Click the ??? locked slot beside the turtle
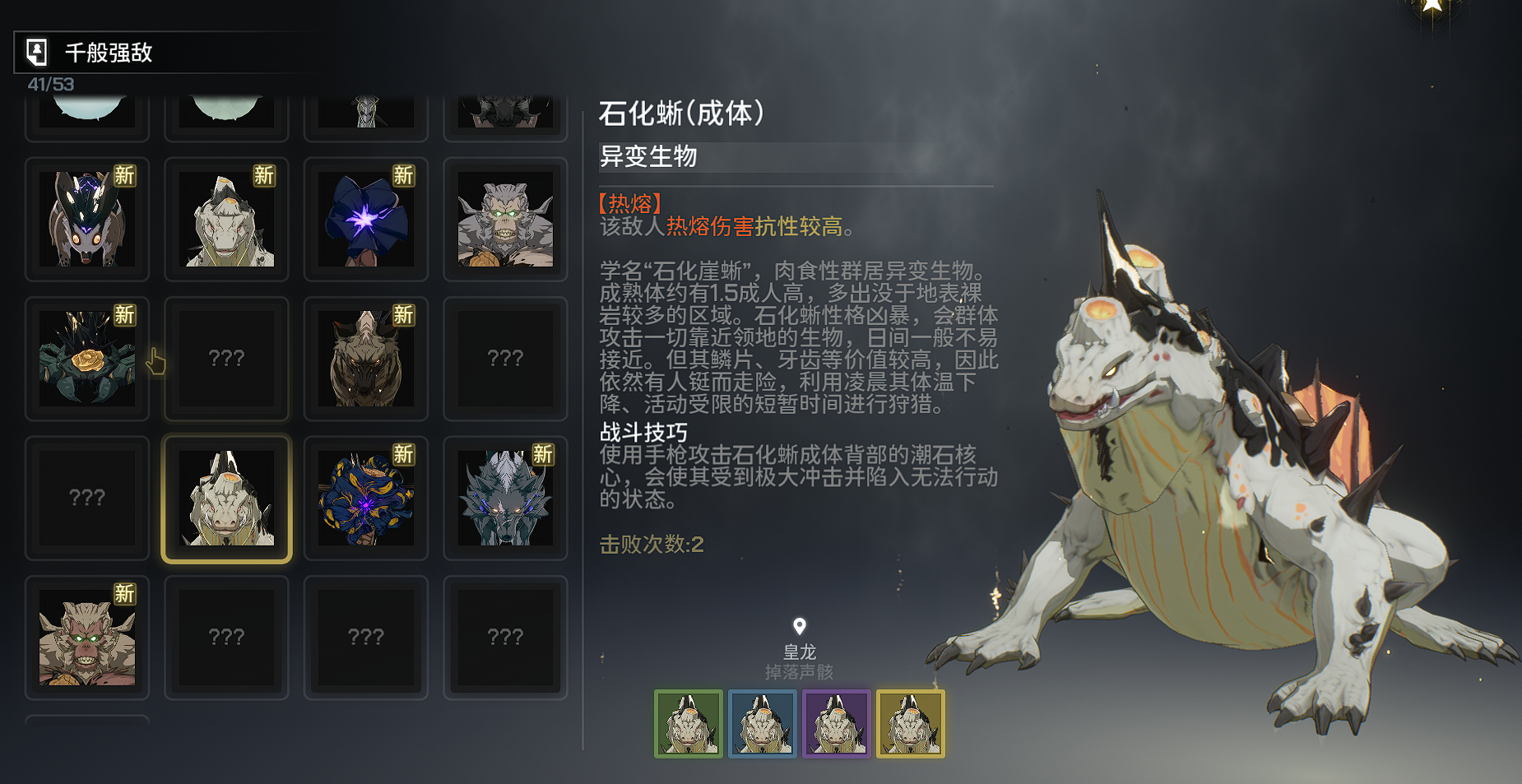 [x=226, y=359]
